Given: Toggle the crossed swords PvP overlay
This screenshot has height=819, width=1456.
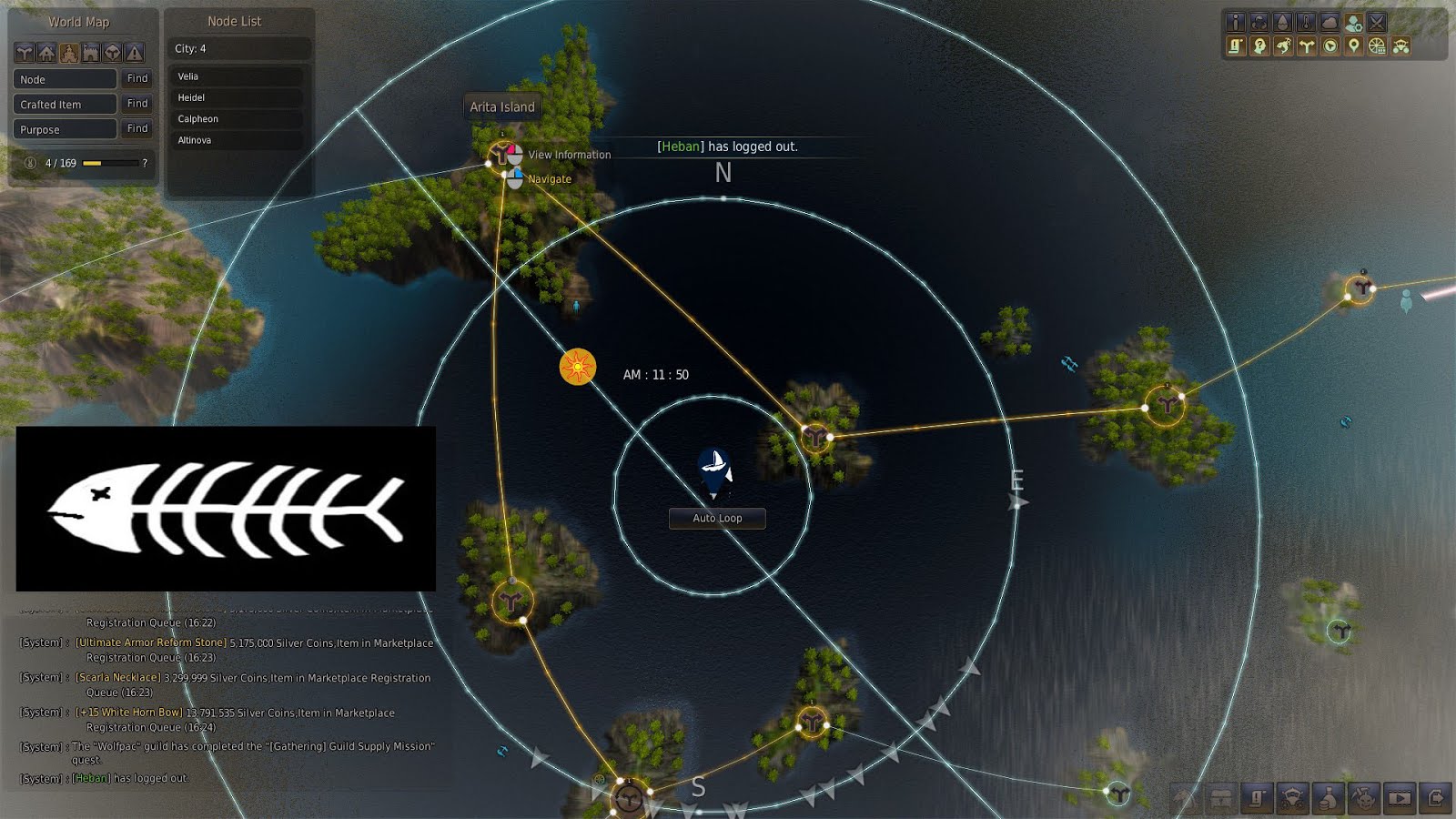Looking at the screenshot, I should click(x=1377, y=24).
